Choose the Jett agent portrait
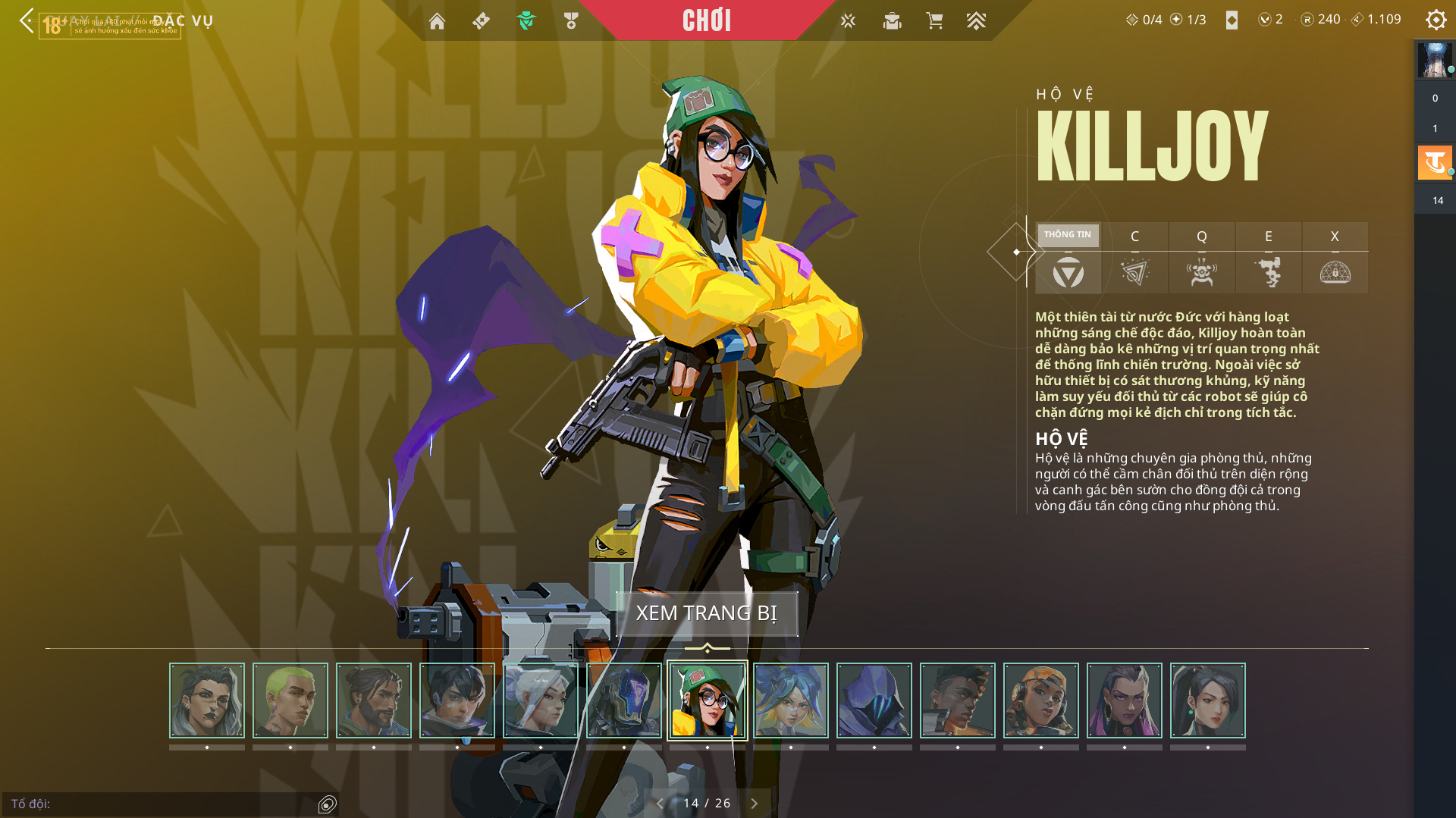Screen dimensions: 1456x818 coord(541,700)
